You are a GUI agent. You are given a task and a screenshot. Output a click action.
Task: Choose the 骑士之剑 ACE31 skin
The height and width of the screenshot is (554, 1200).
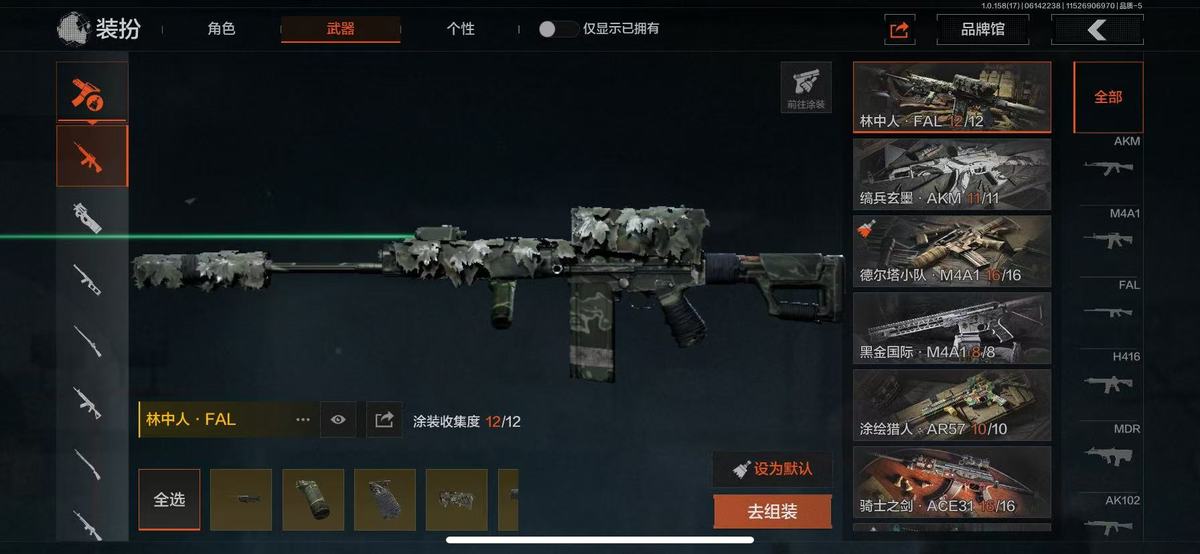pos(951,482)
